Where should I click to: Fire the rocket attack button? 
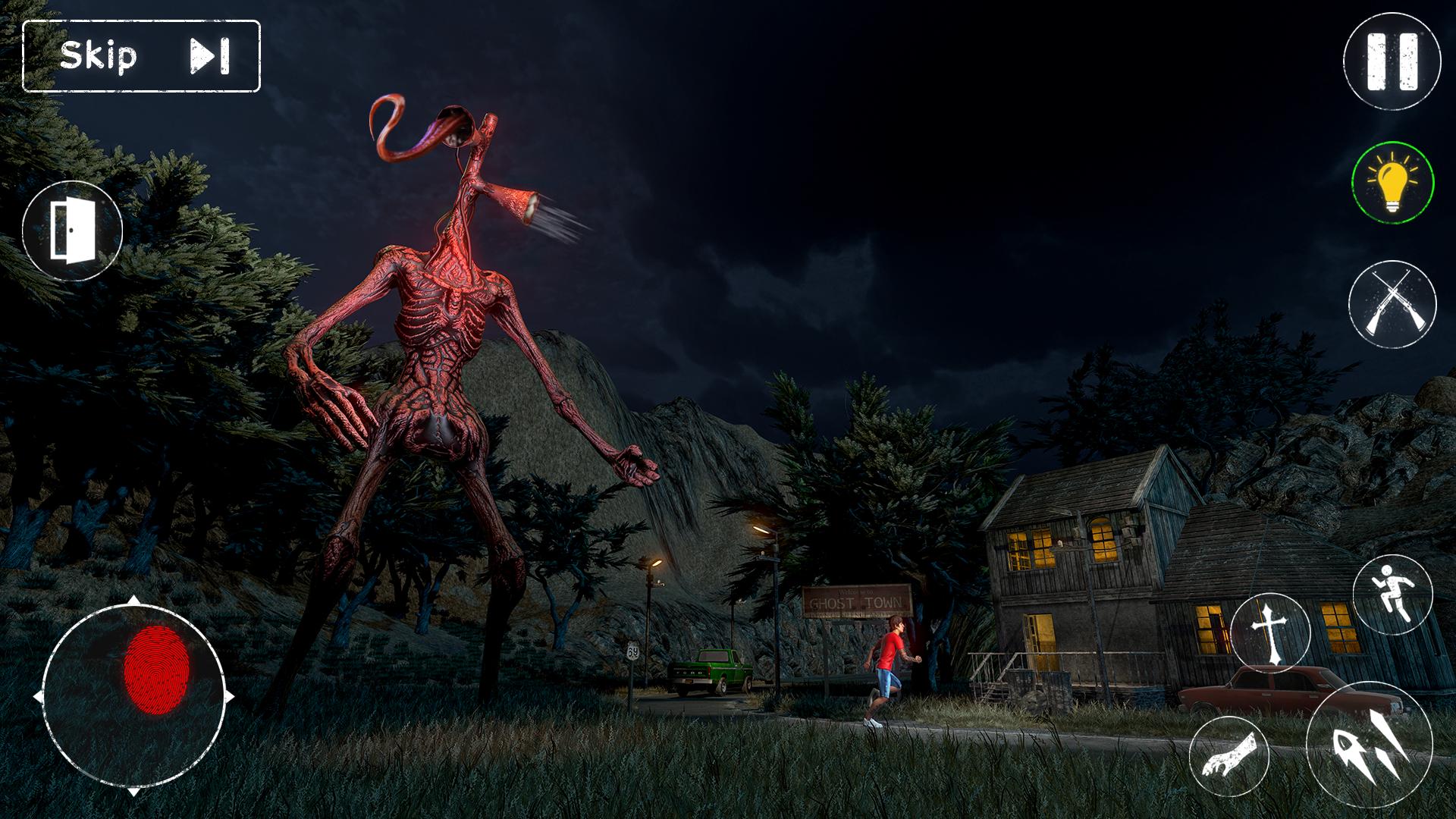pyautogui.click(x=1369, y=745)
